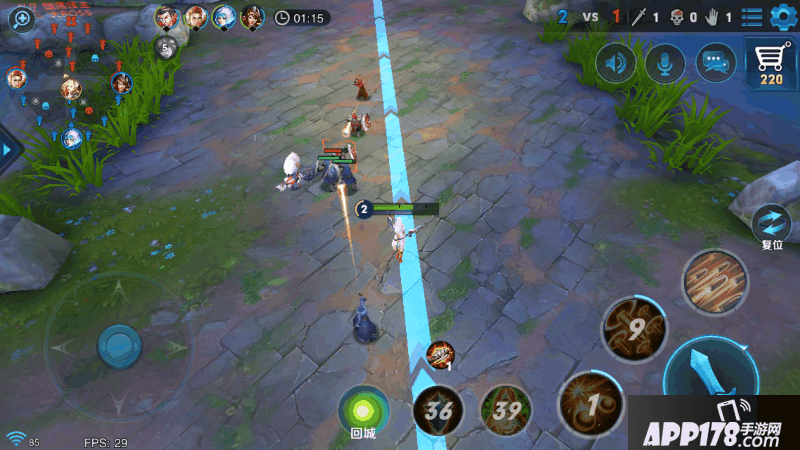
Task: Select the summoner spell showing 39
Action: (x=506, y=410)
